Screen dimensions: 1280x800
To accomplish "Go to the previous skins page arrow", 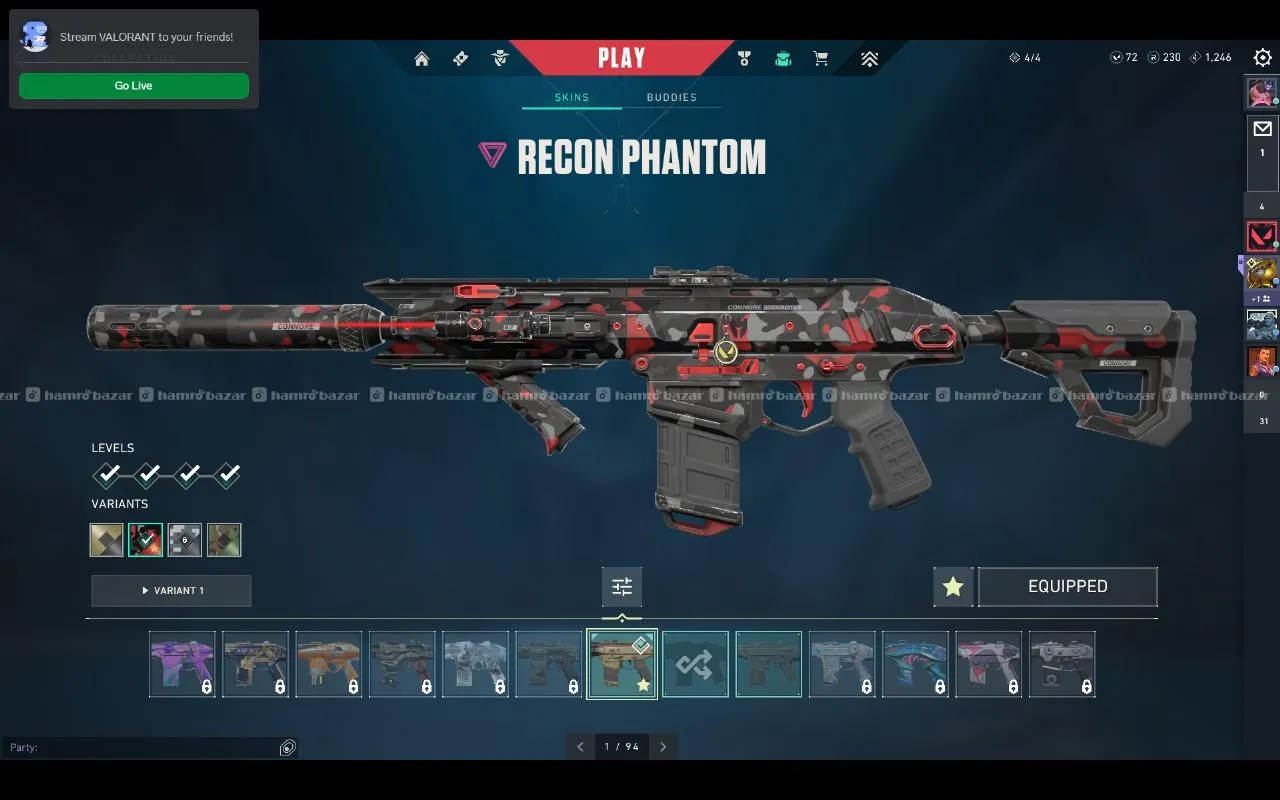I will 581,747.
